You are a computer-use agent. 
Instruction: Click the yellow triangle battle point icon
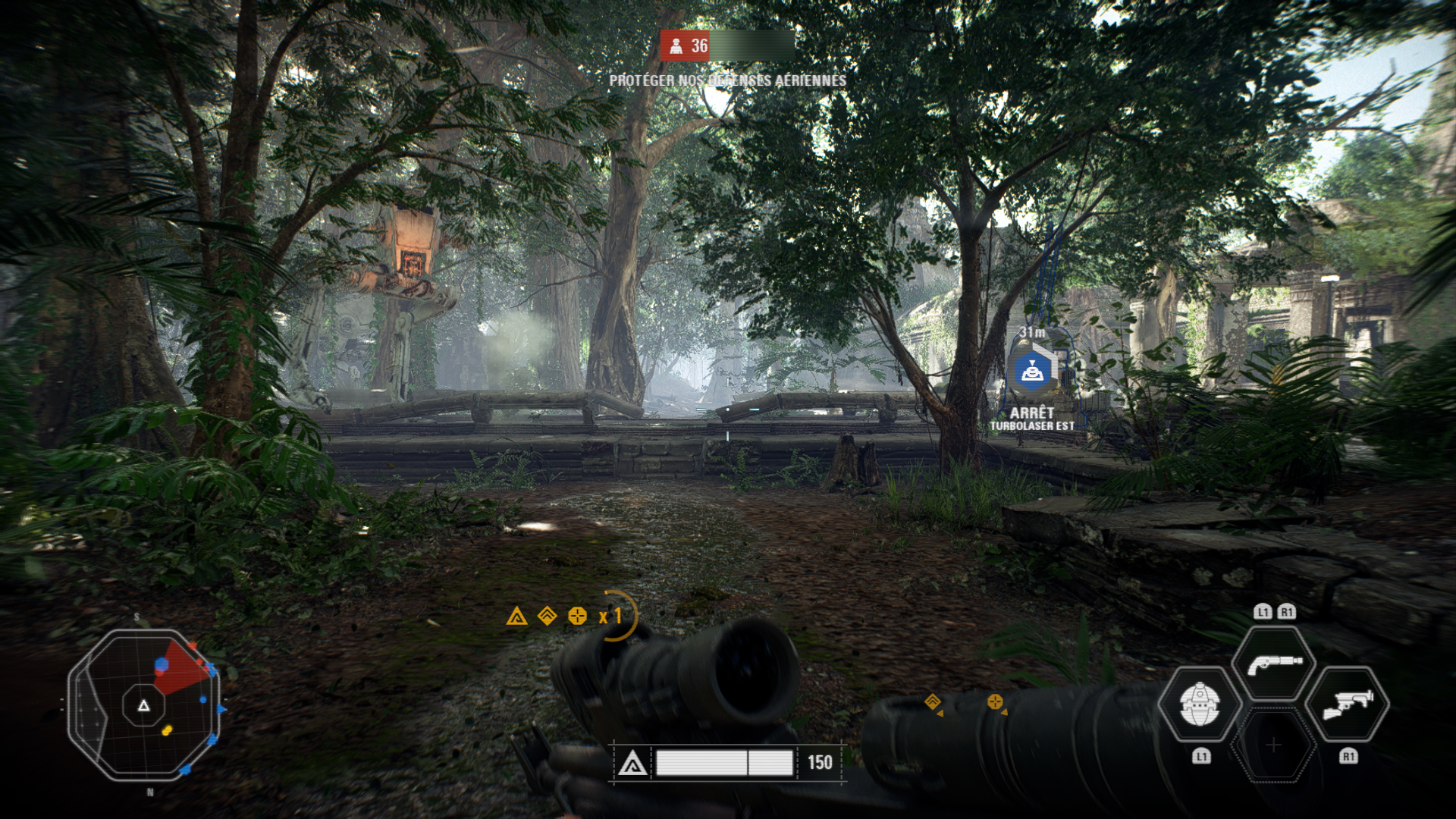coord(516,616)
